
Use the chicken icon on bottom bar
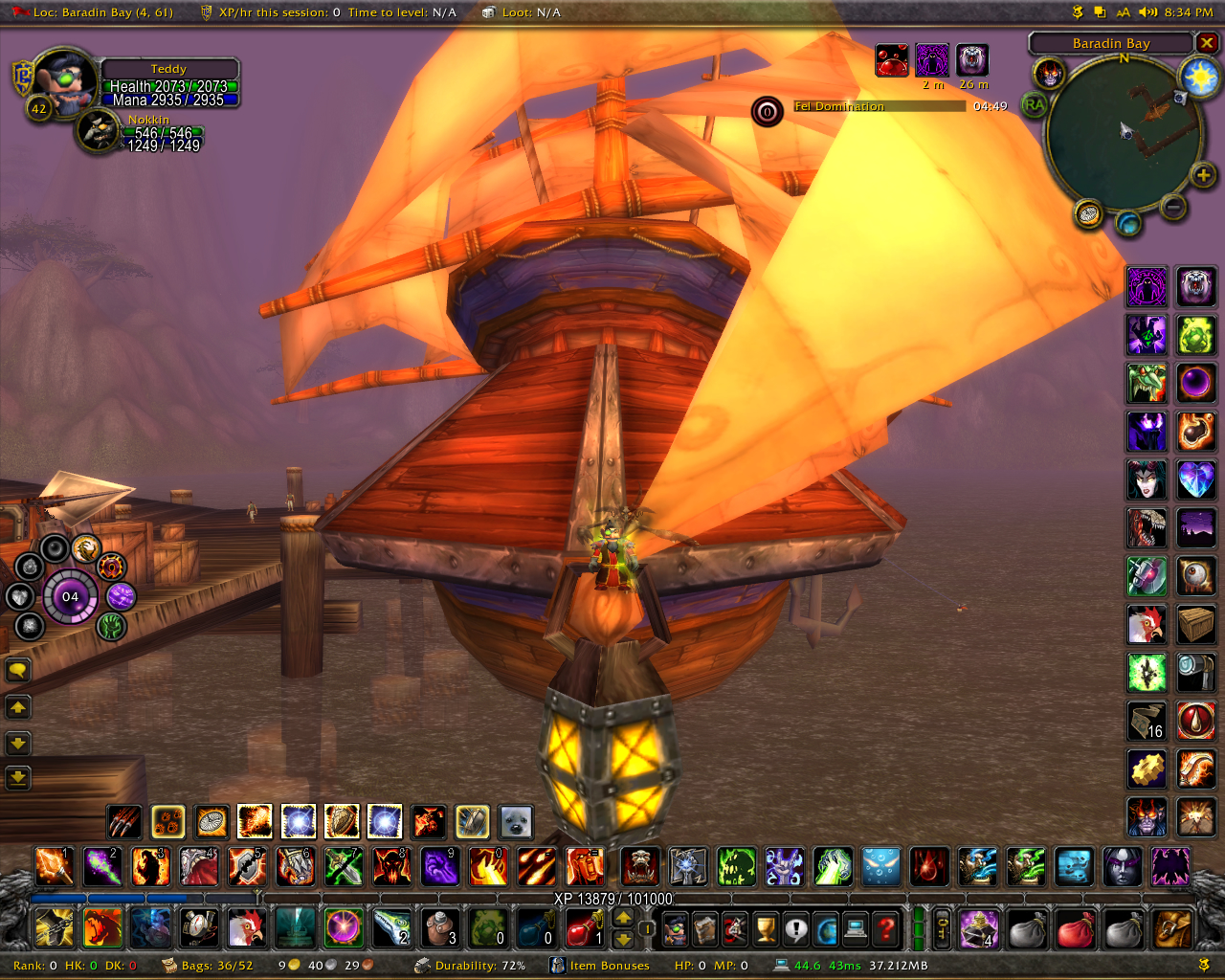click(246, 927)
